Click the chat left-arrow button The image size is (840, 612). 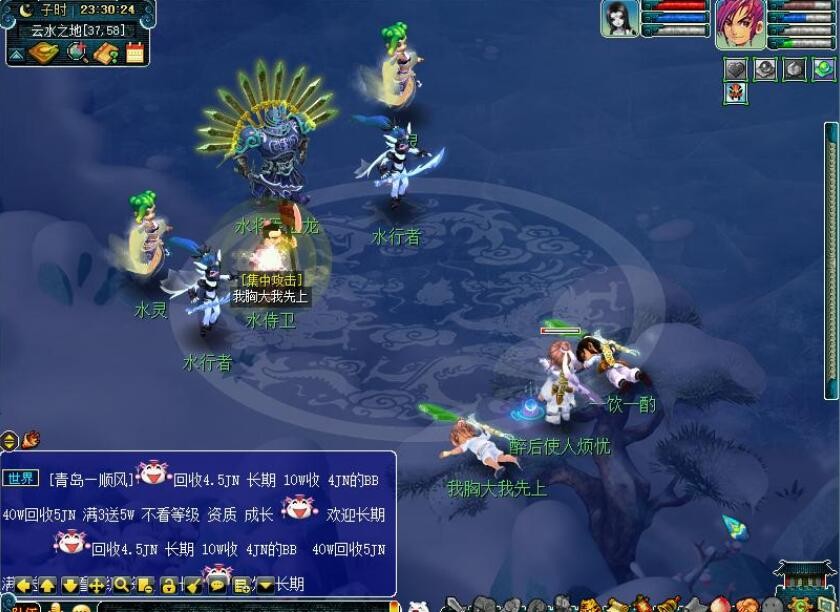(23, 585)
